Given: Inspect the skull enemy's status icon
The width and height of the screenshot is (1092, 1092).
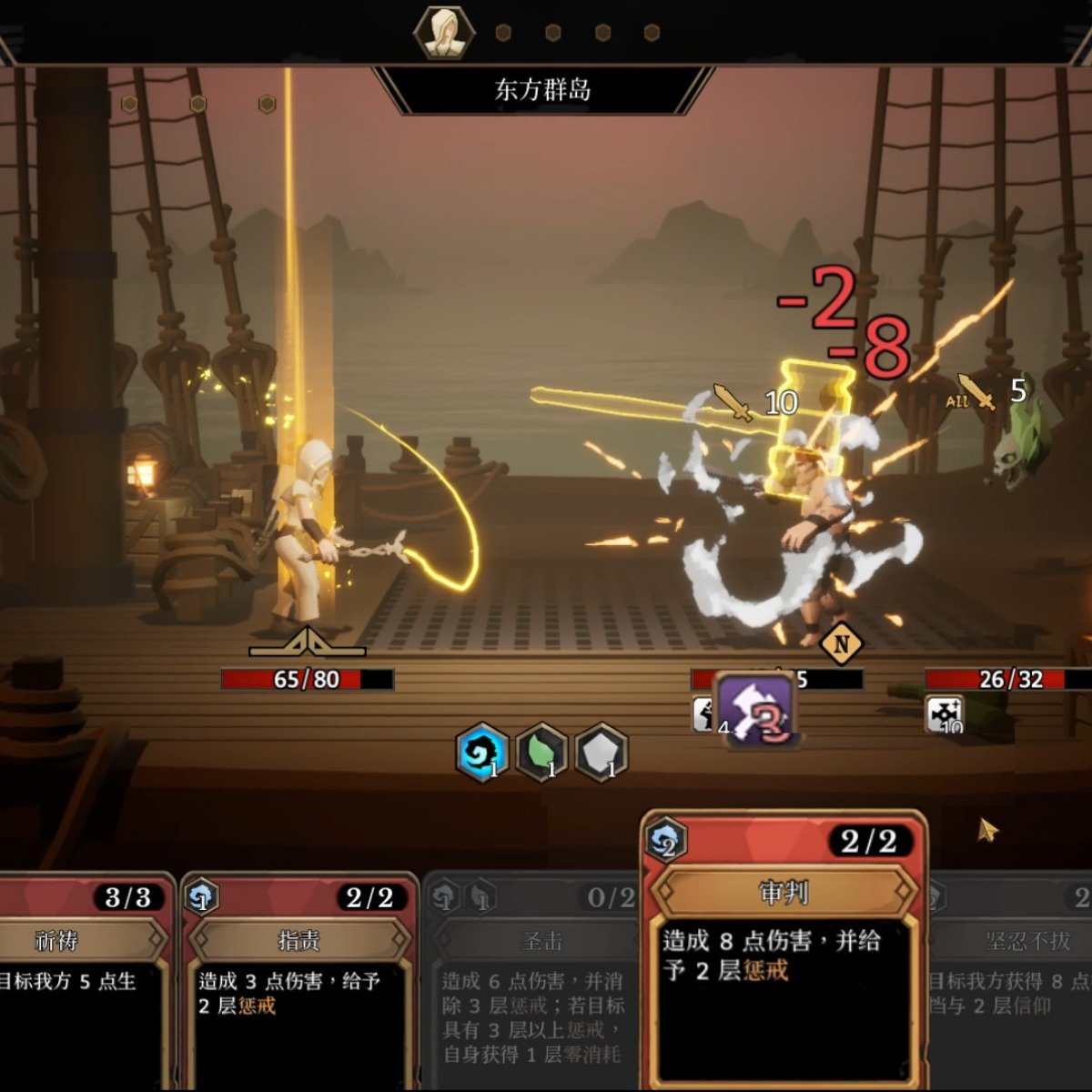Looking at the screenshot, I should pyautogui.click(x=945, y=714).
